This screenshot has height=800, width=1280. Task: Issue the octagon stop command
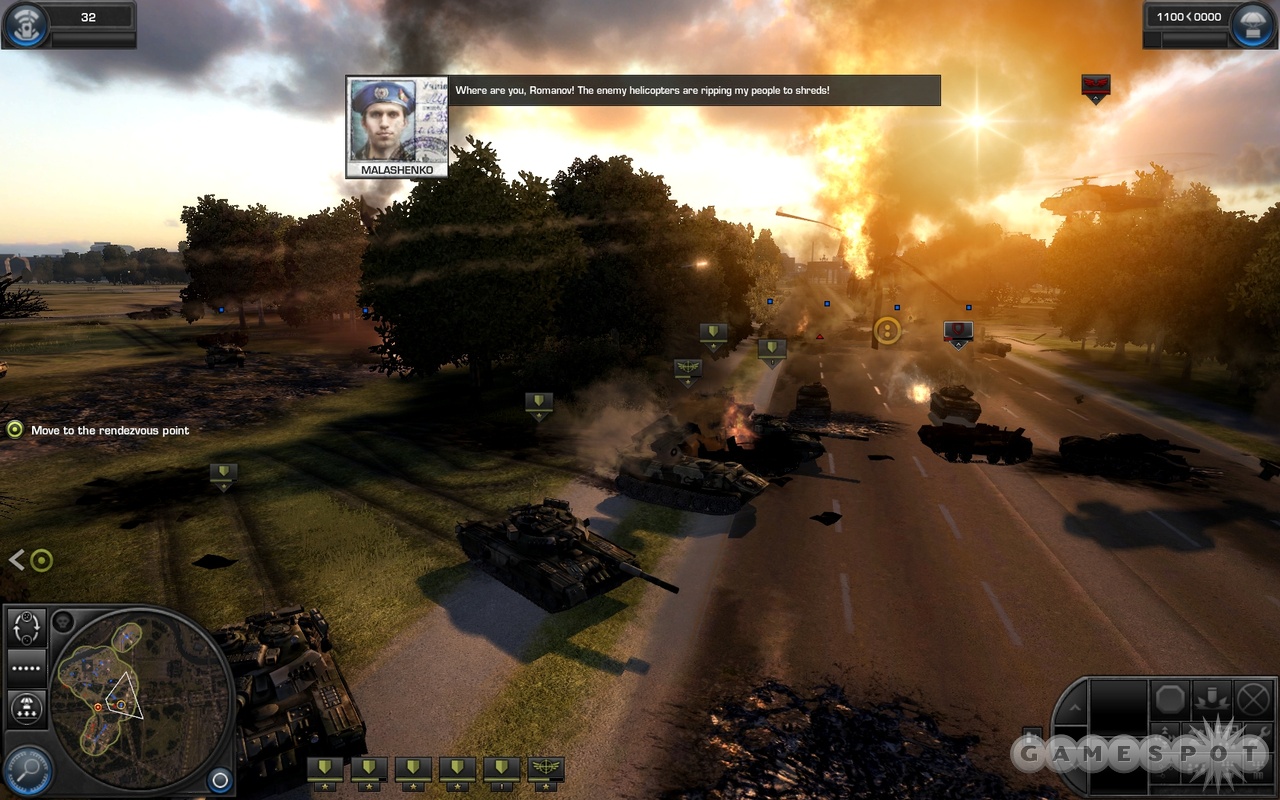tap(1170, 698)
